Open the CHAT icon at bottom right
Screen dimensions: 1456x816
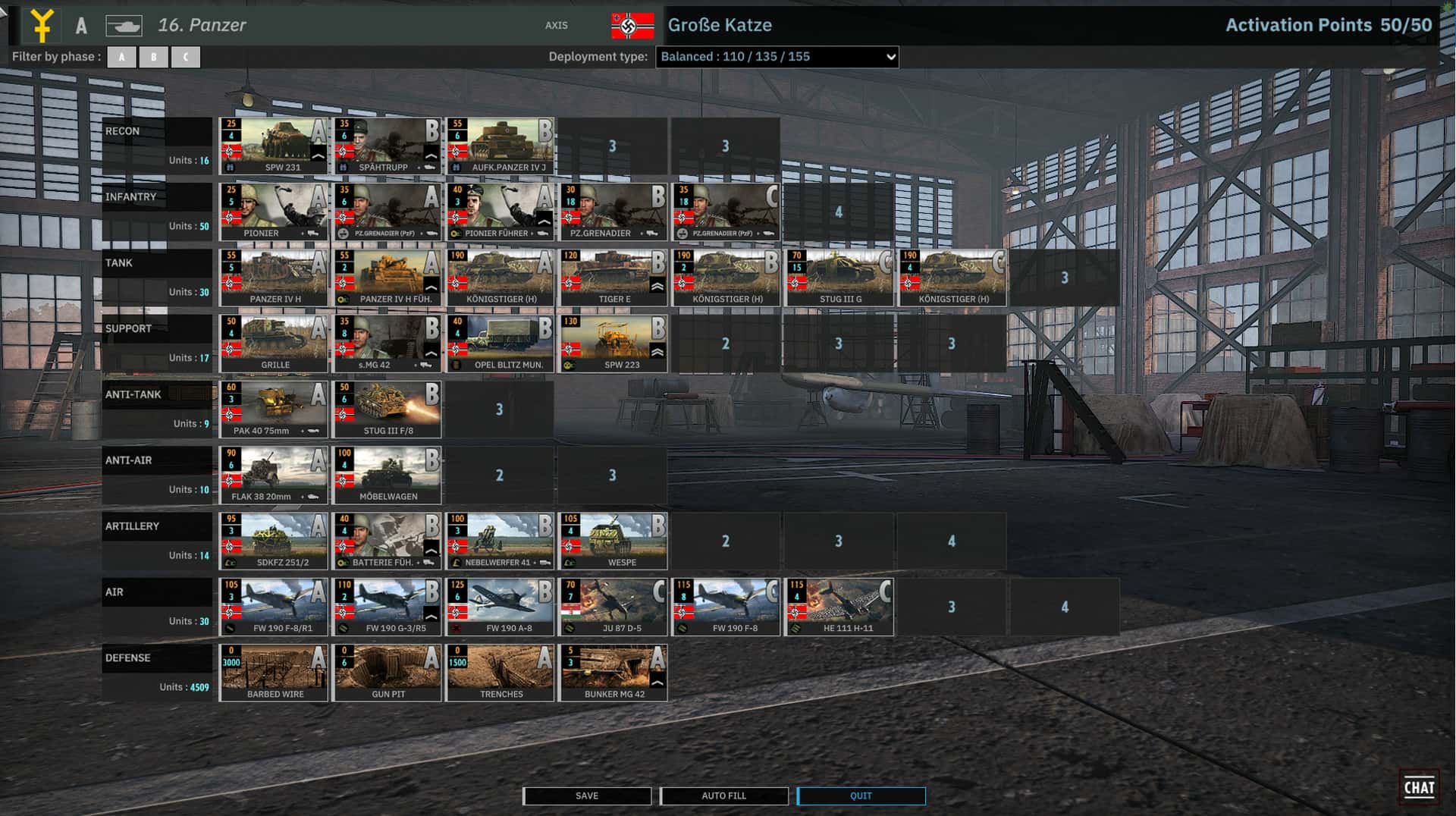1421,786
